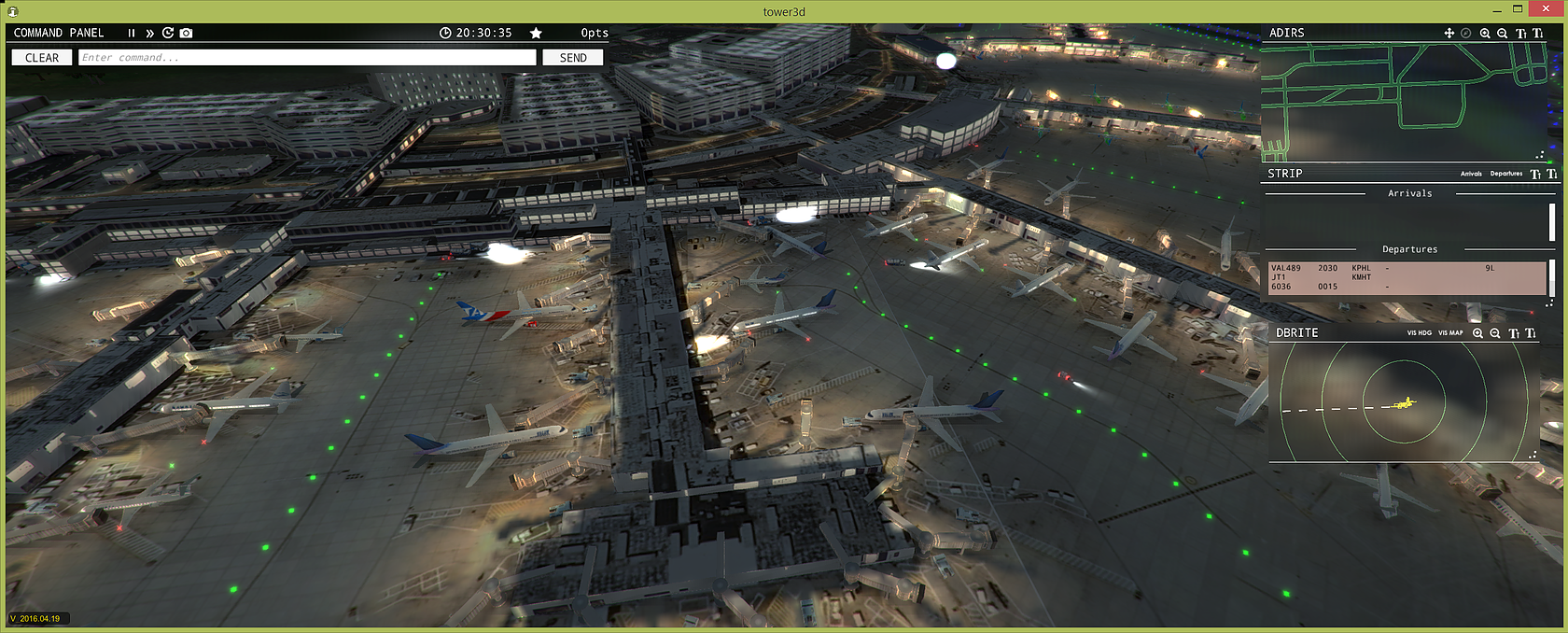
Task: Pause the simulation
Action: 132,33
